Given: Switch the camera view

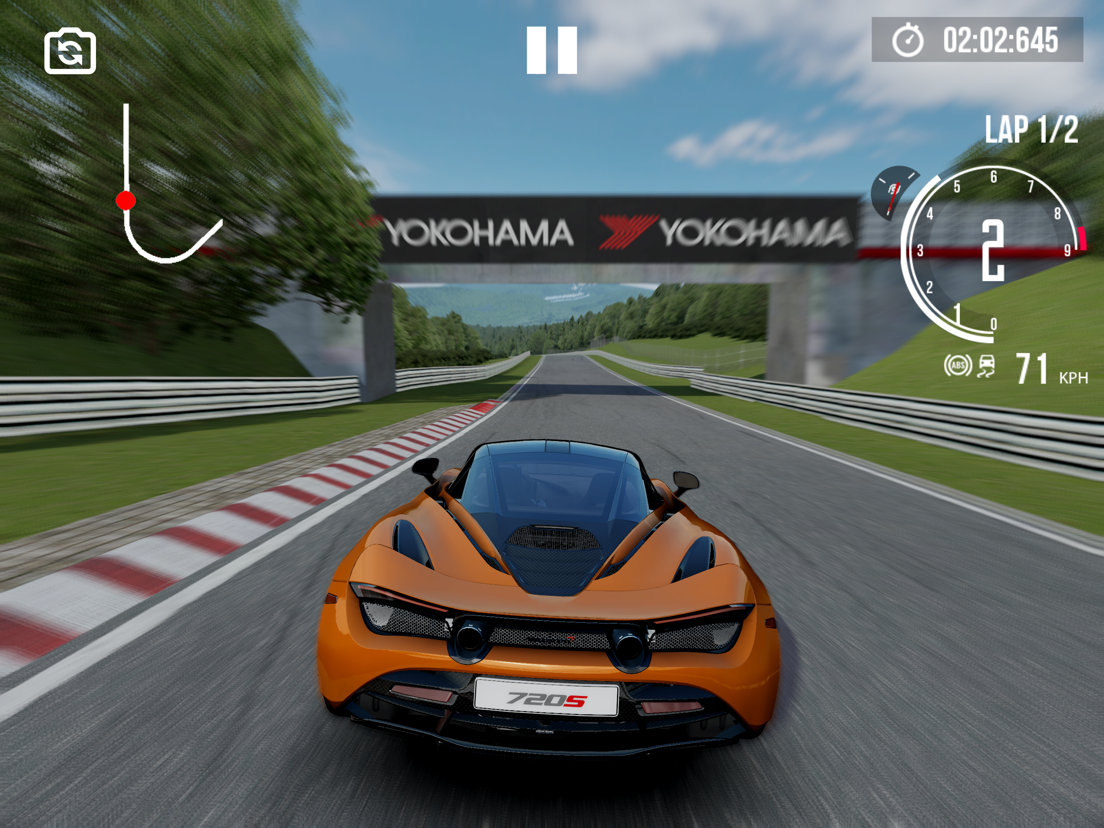Looking at the screenshot, I should pos(70,51).
